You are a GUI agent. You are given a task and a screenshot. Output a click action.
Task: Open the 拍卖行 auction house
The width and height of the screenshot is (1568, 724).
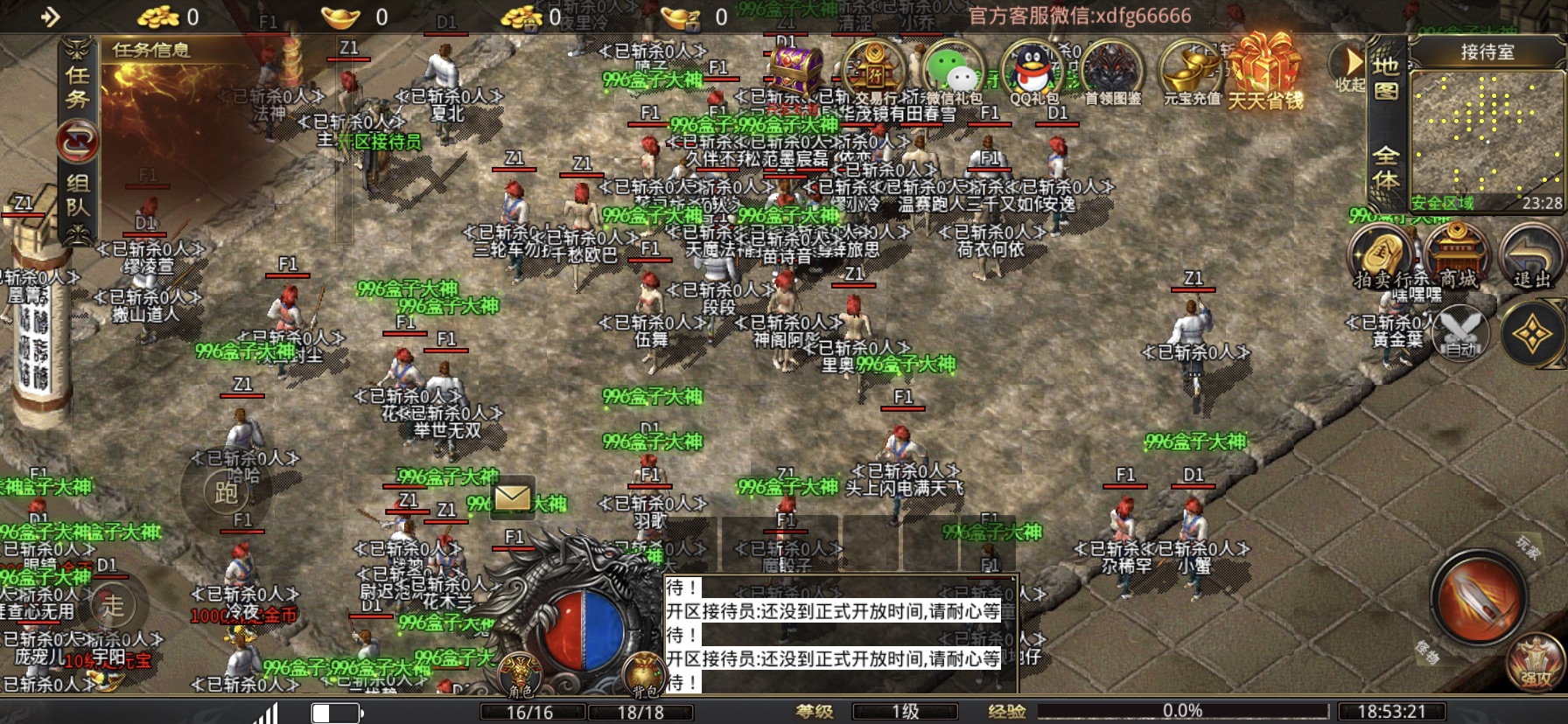click(1381, 254)
